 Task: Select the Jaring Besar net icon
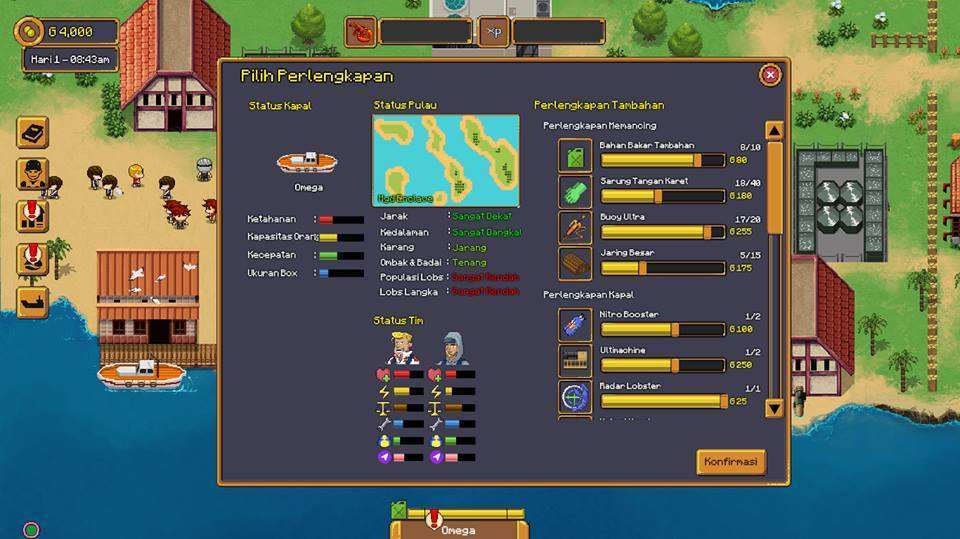[x=575, y=263]
